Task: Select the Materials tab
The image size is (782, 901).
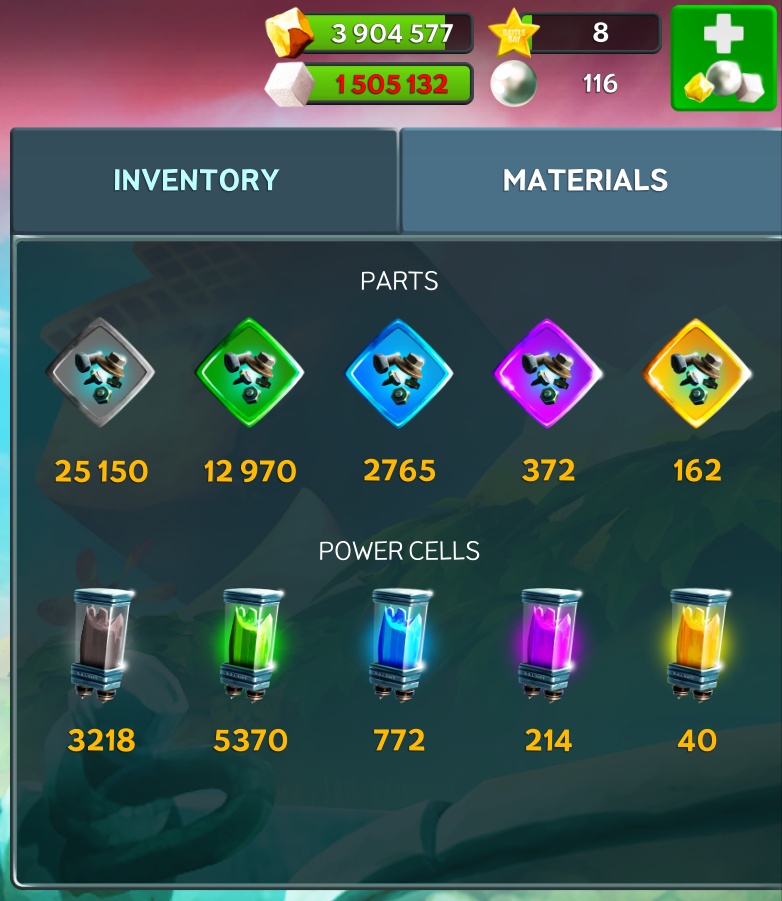Action: [585, 180]
